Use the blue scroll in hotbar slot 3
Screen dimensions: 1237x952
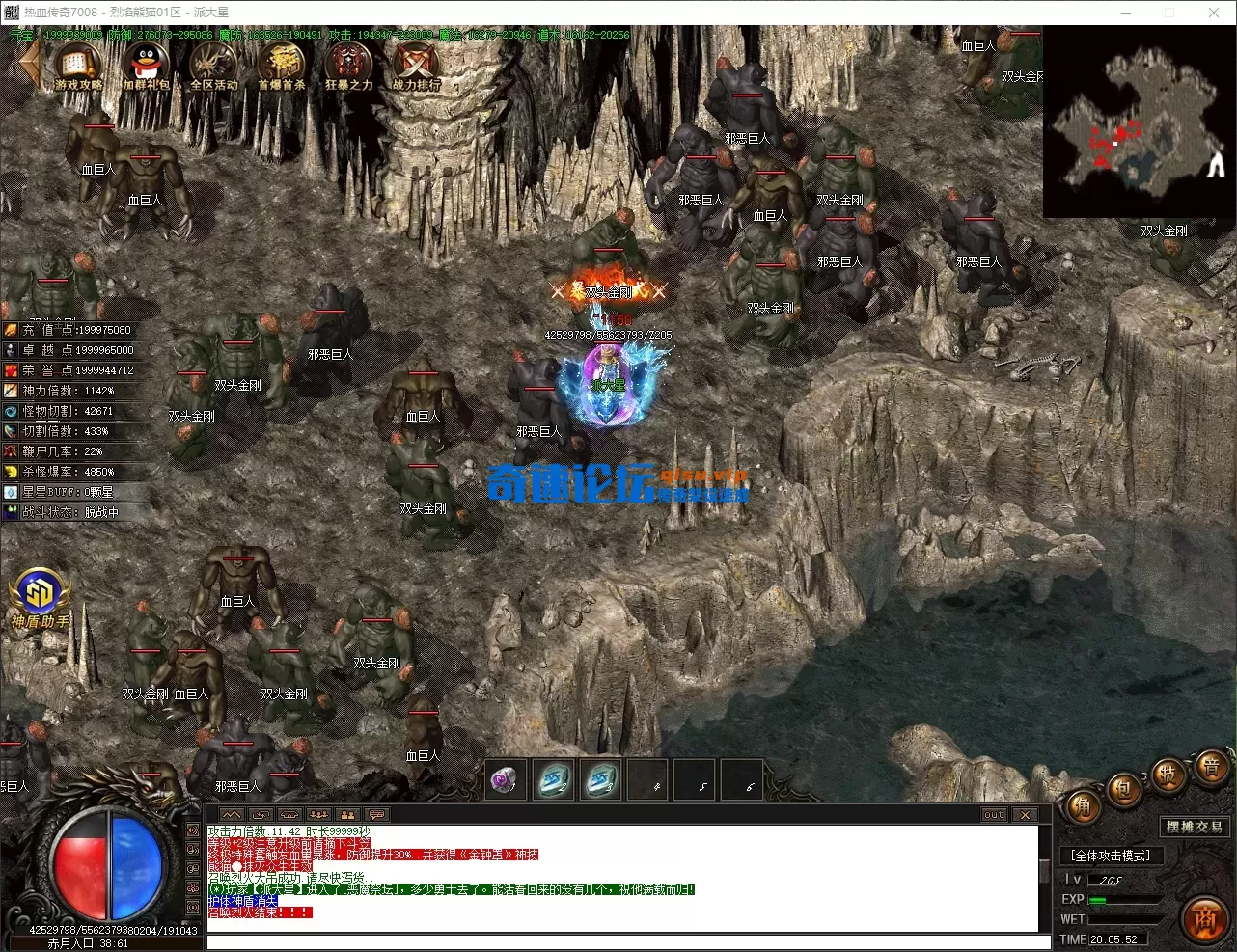[602, 780]
